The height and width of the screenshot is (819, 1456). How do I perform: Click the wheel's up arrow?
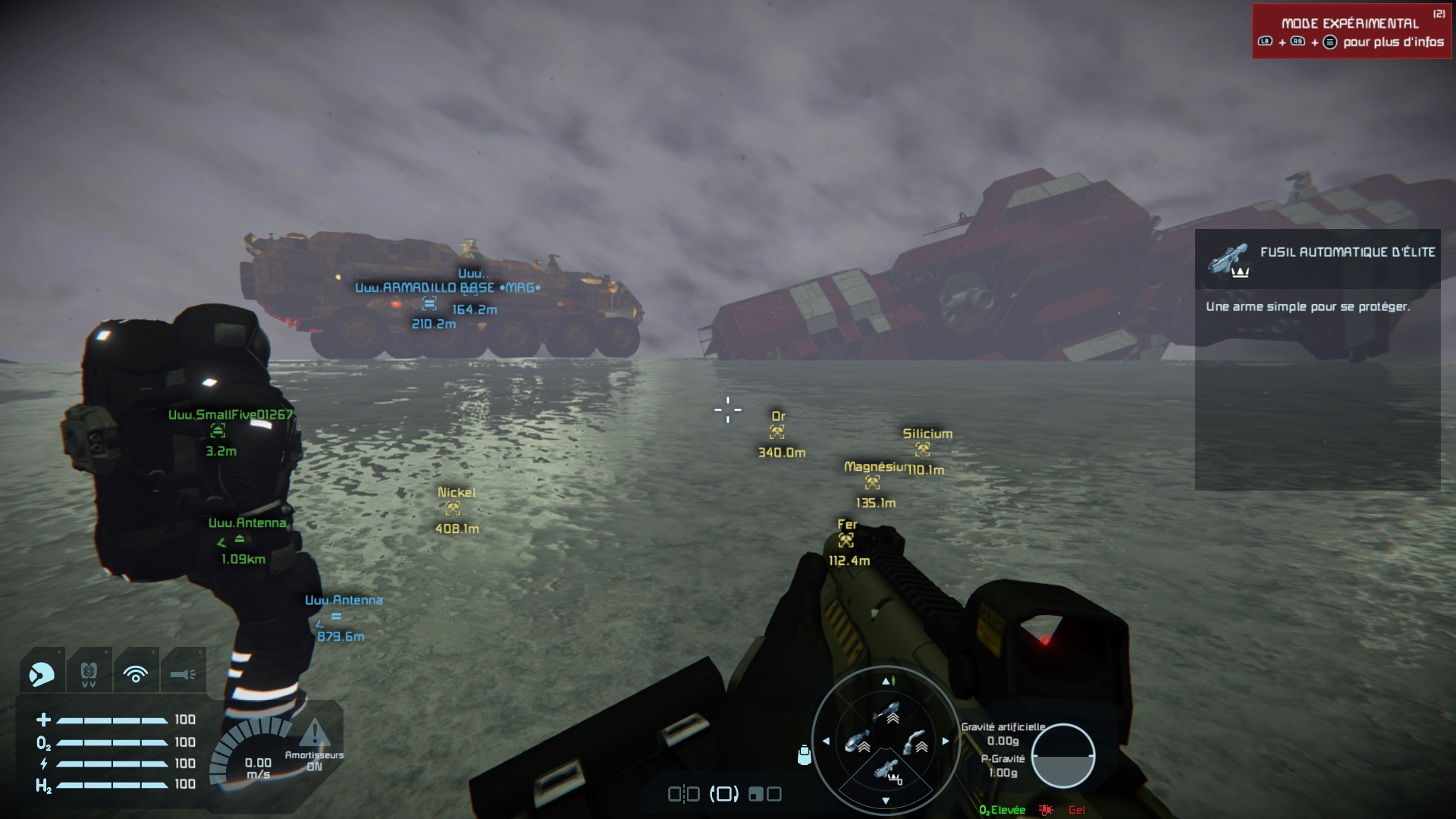pyautogui.click(x=886, y=681)
